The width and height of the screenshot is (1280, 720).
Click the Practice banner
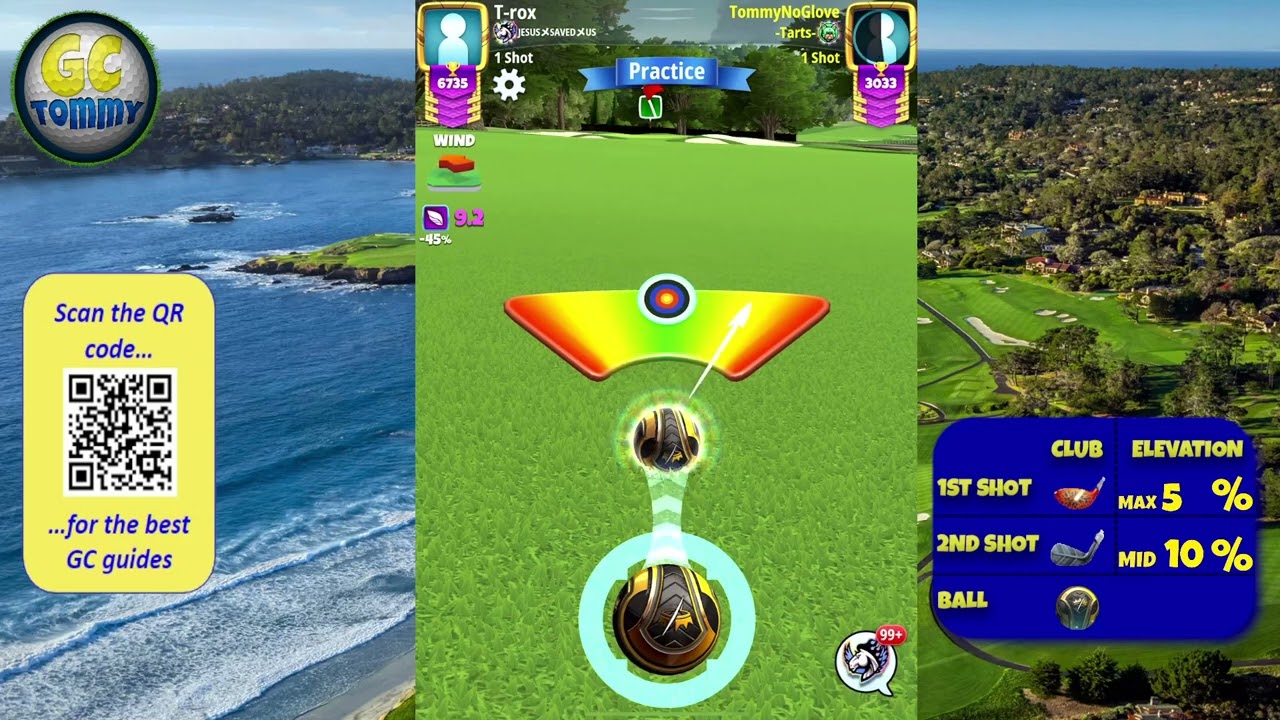pyautogui.click(x=666, y=72)
